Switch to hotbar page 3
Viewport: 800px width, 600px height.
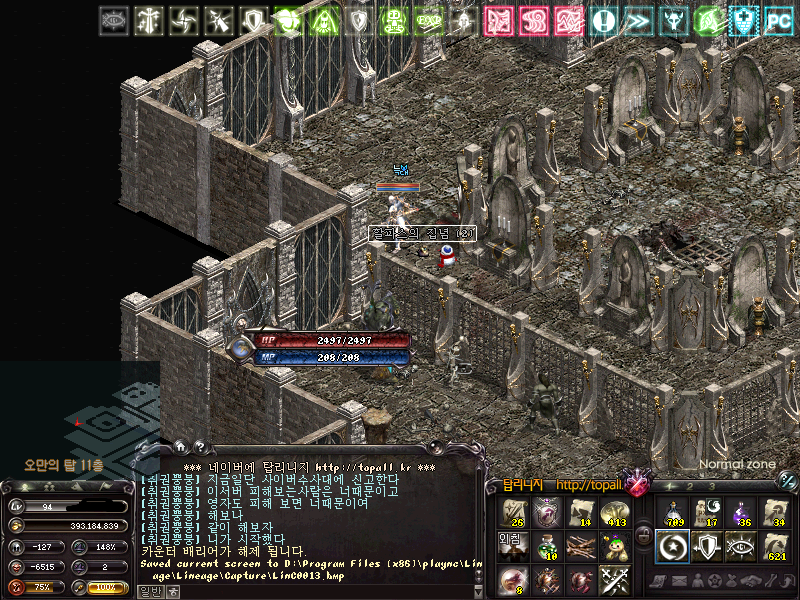[x=712, y=486]
